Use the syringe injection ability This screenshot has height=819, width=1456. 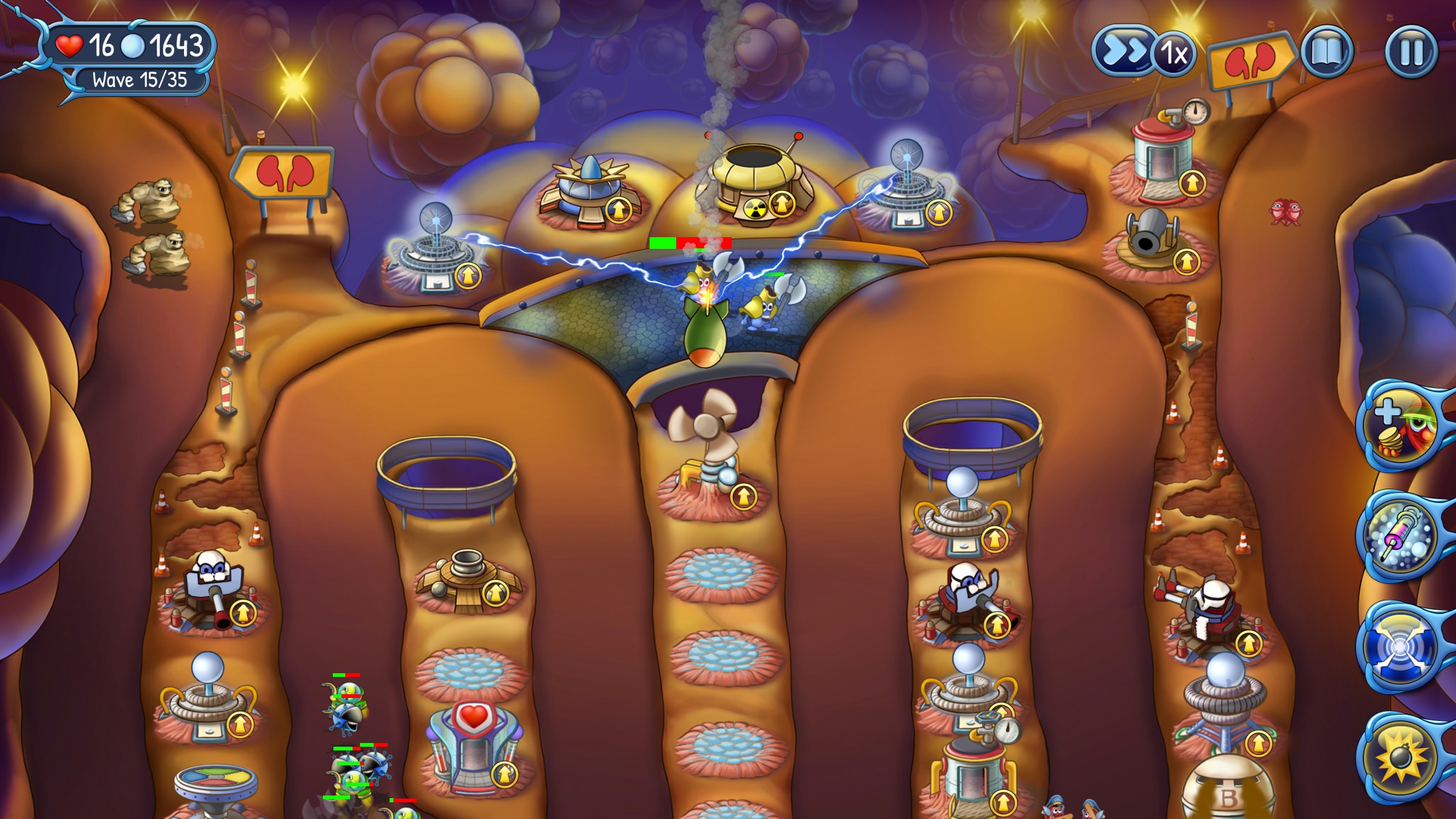1400,535
